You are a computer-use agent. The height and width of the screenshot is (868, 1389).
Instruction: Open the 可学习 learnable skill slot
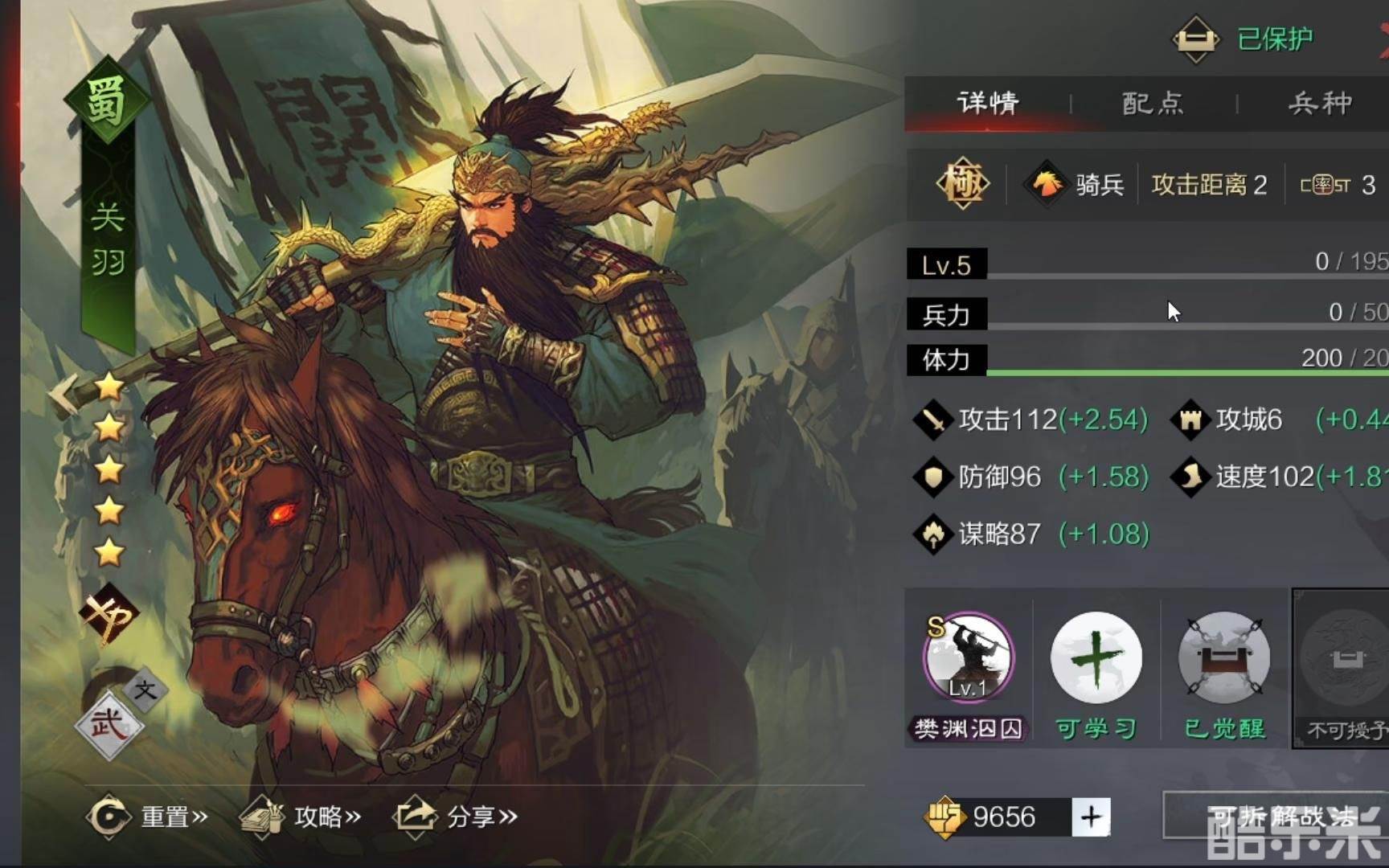1096,659
